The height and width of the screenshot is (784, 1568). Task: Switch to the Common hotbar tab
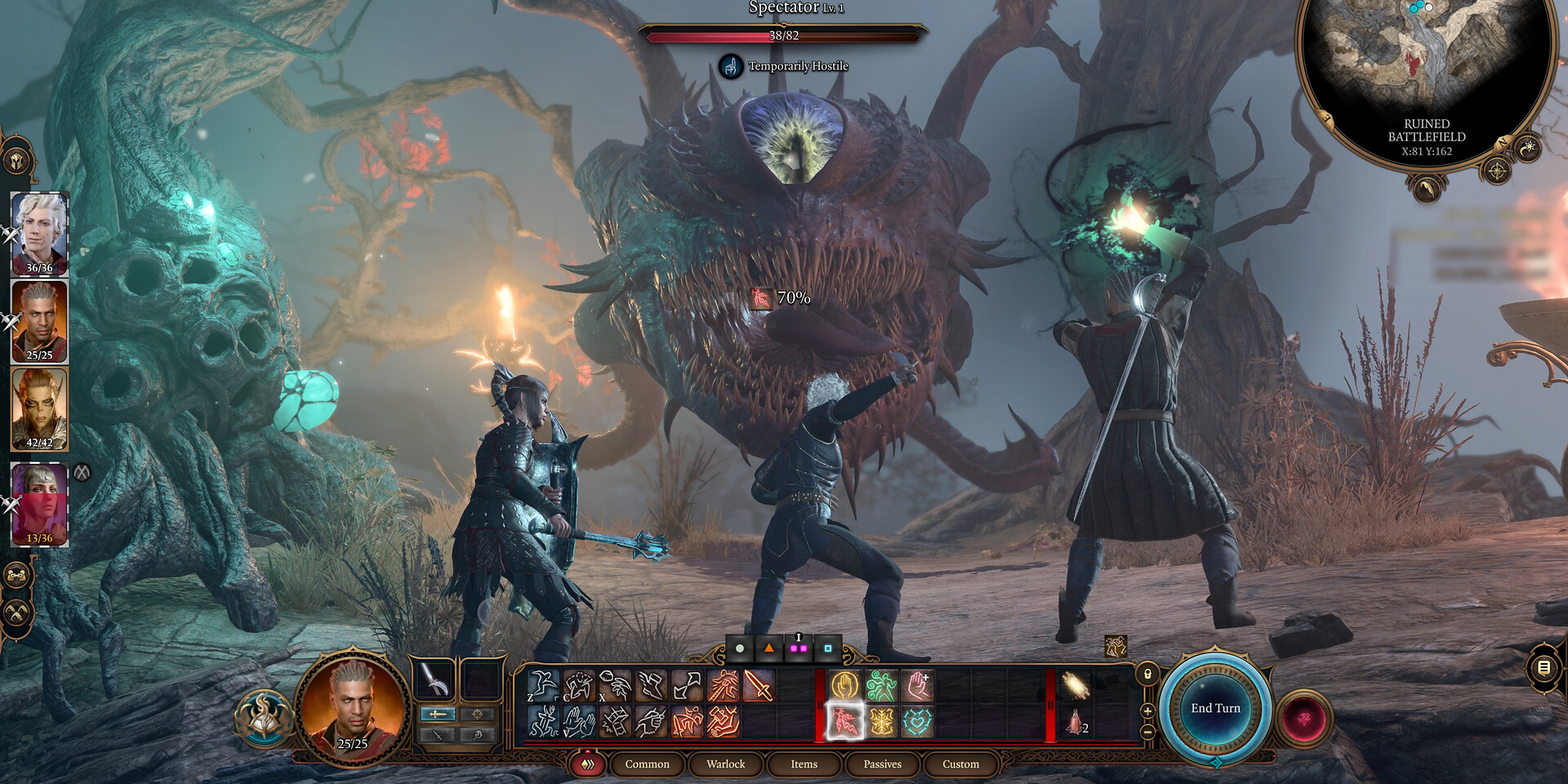[647, 764]
